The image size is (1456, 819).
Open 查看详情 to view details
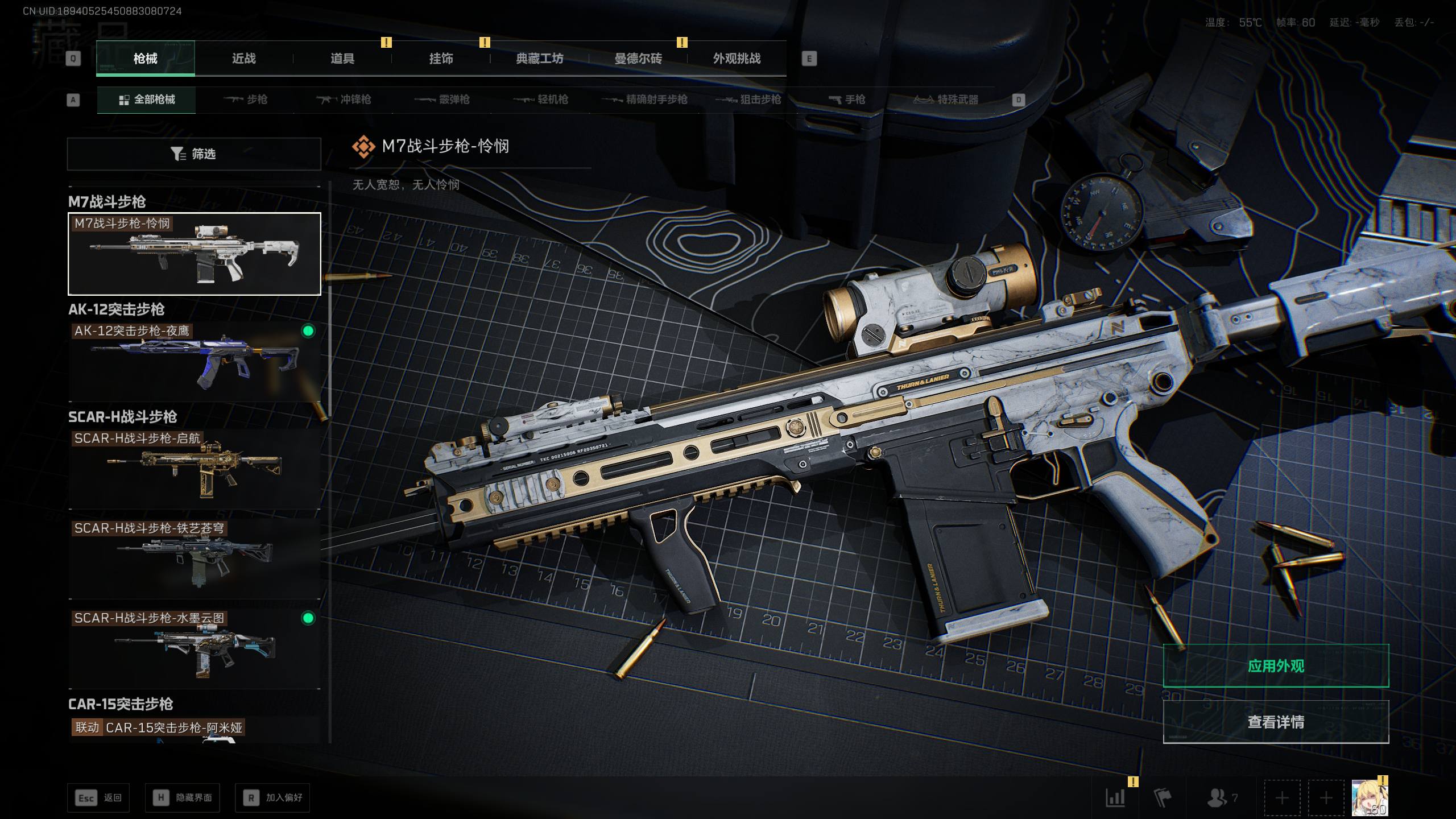pyautogui.click(x=1276, y=722)
